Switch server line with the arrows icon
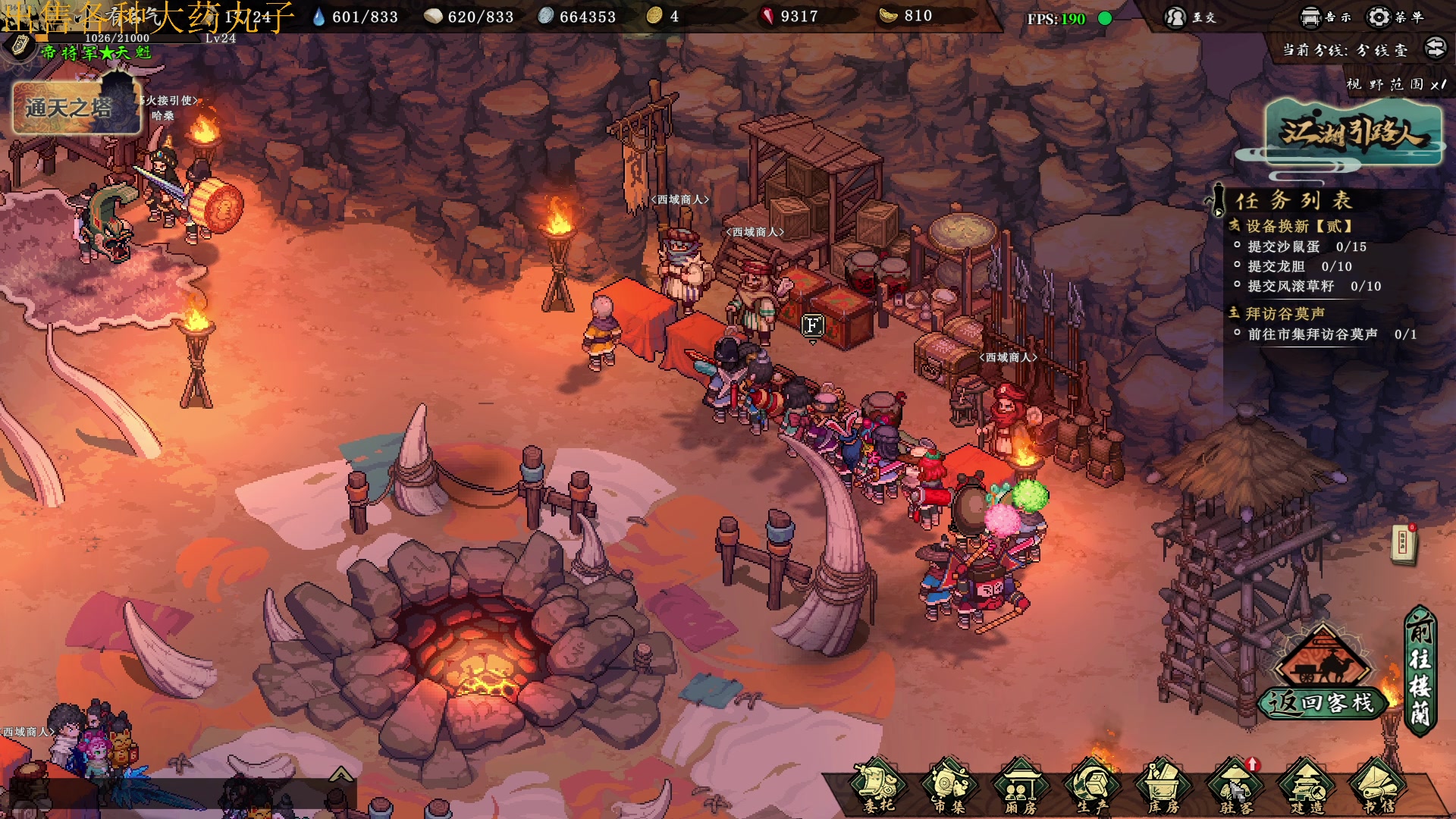Screen dimensions: 1456x819 click(x=1436, y=49)
